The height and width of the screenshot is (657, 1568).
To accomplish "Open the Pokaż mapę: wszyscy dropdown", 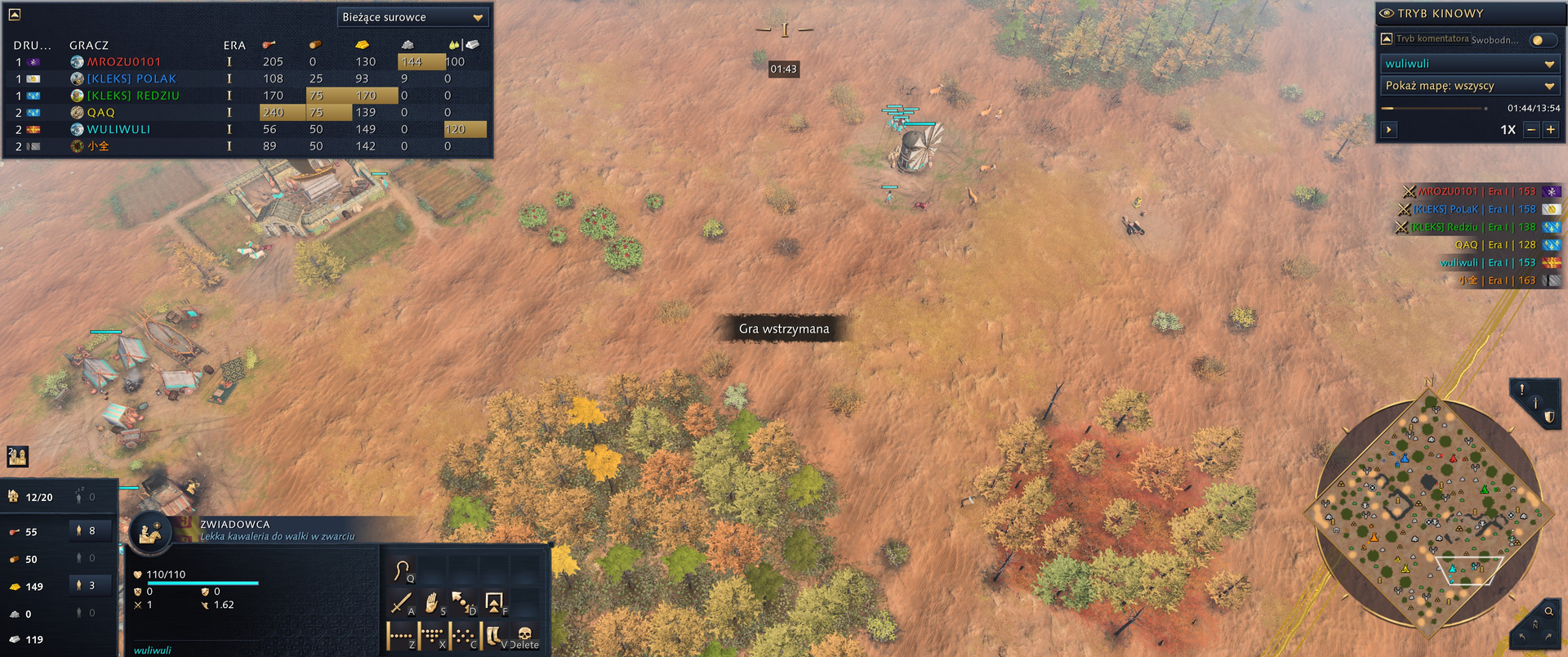I will coord(1468,86).
